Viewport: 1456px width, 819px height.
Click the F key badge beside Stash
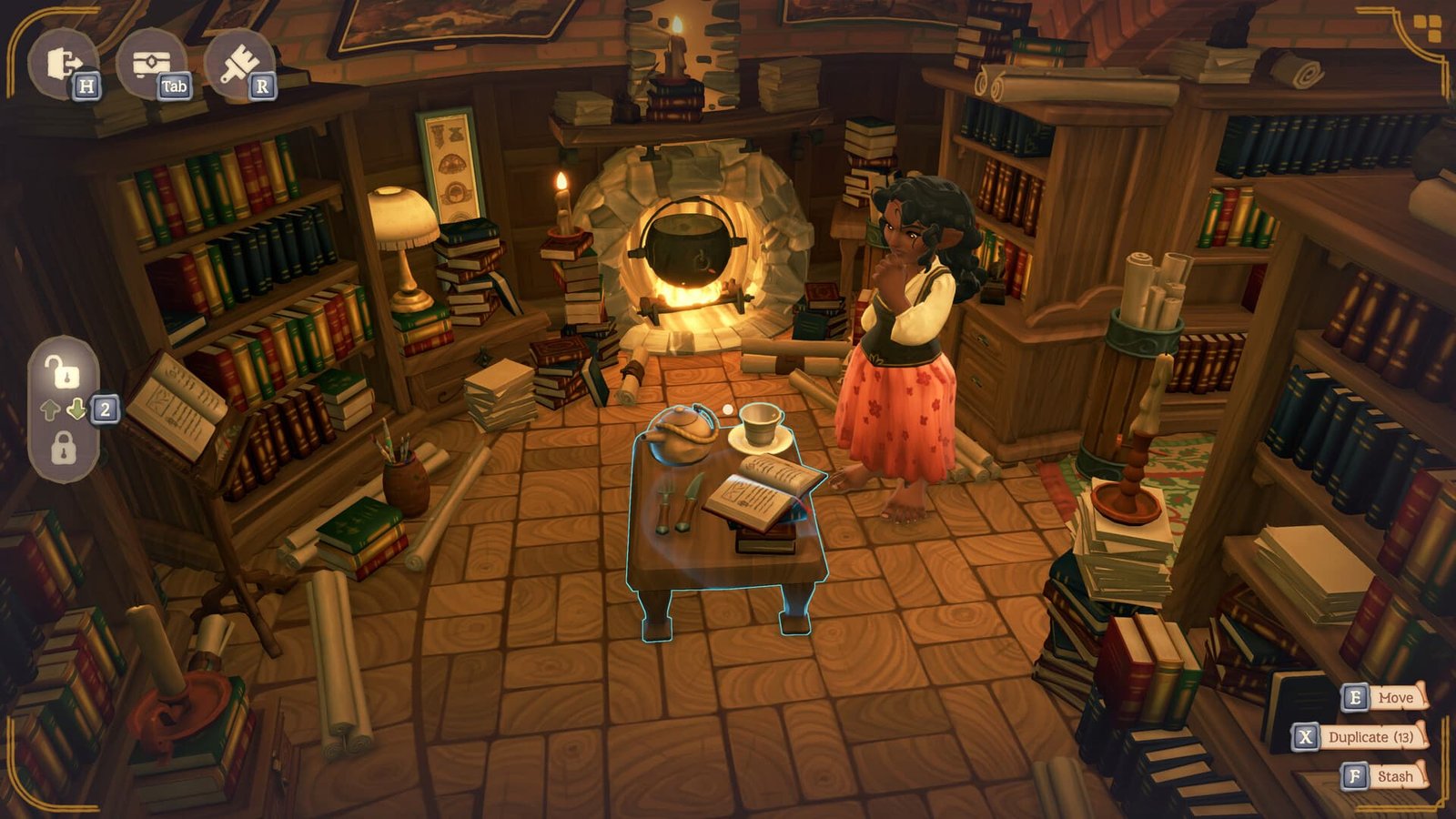[x=1357, y=776]
